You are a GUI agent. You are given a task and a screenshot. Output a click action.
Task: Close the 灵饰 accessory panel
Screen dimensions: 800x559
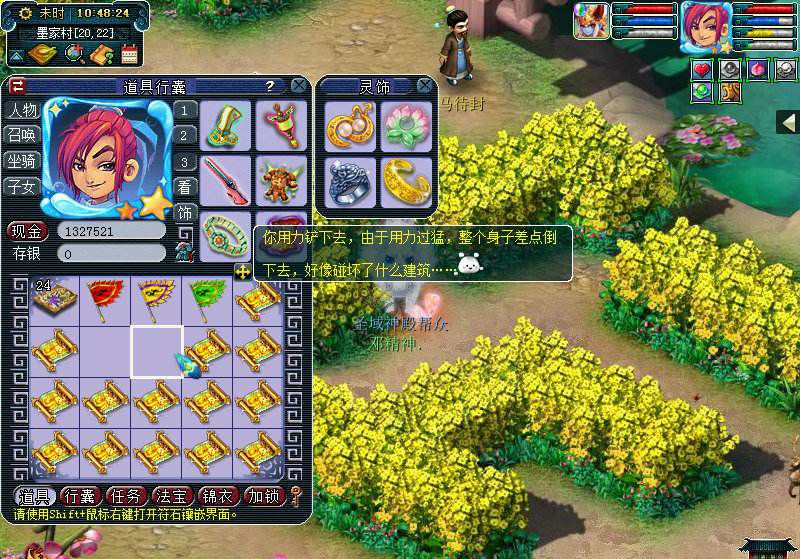[425, 86]
